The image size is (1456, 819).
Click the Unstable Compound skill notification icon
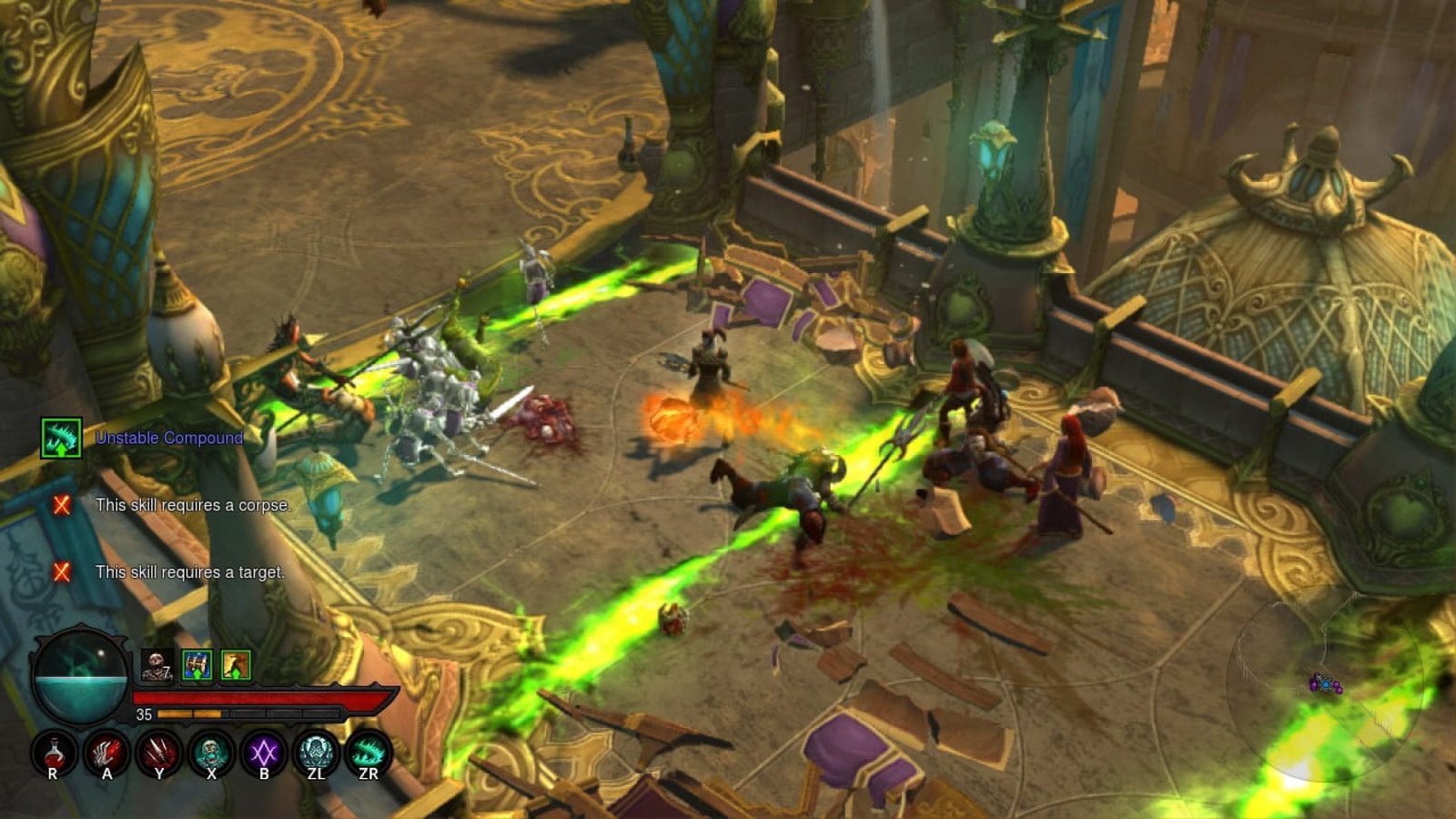pyautogui.click(x=60, y=437)
